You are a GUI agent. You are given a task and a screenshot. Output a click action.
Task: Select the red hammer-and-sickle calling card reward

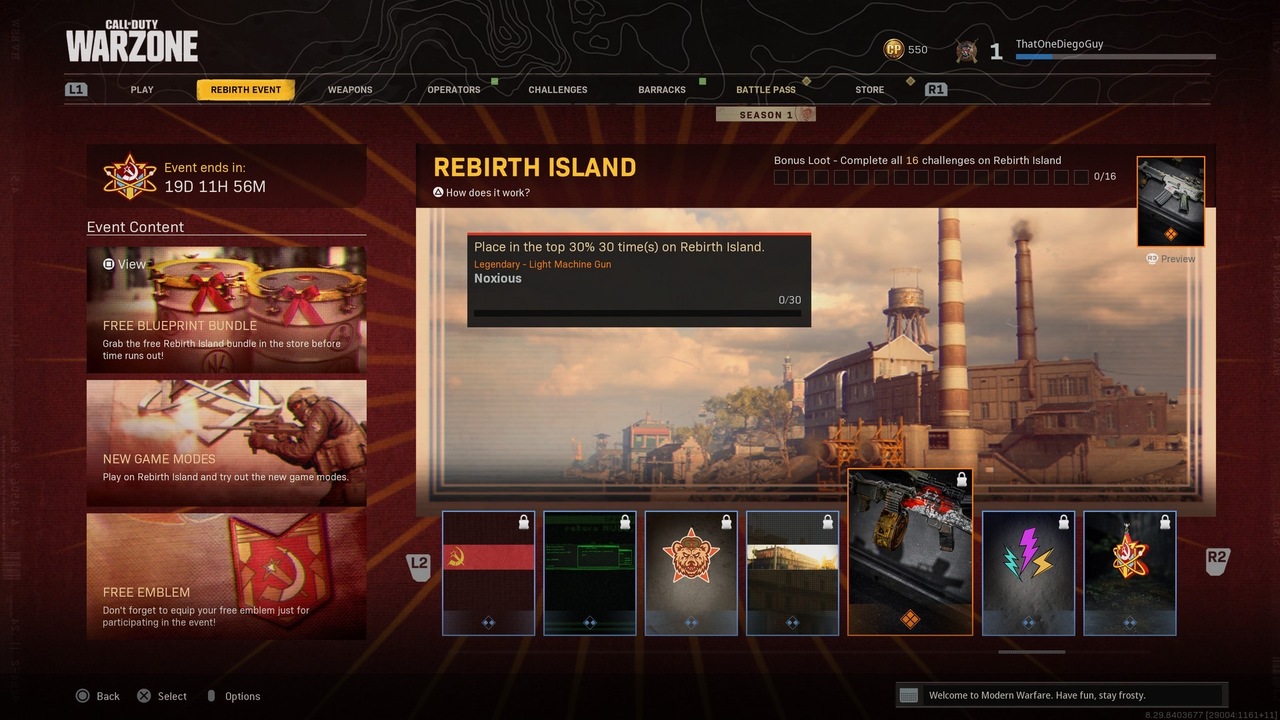tap(489, 573)
